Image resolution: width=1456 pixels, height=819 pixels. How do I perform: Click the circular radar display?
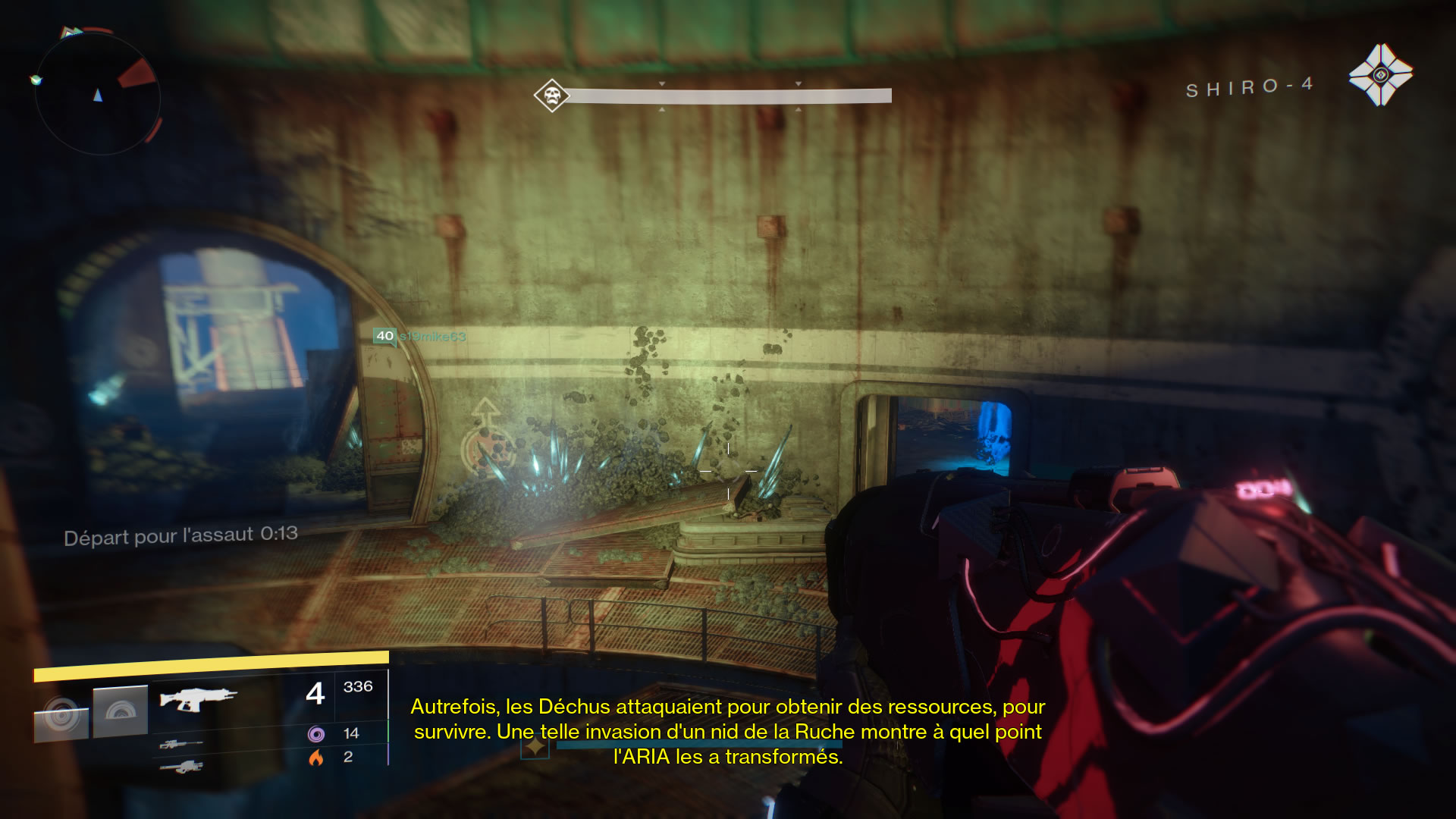(x=97, y=94)
